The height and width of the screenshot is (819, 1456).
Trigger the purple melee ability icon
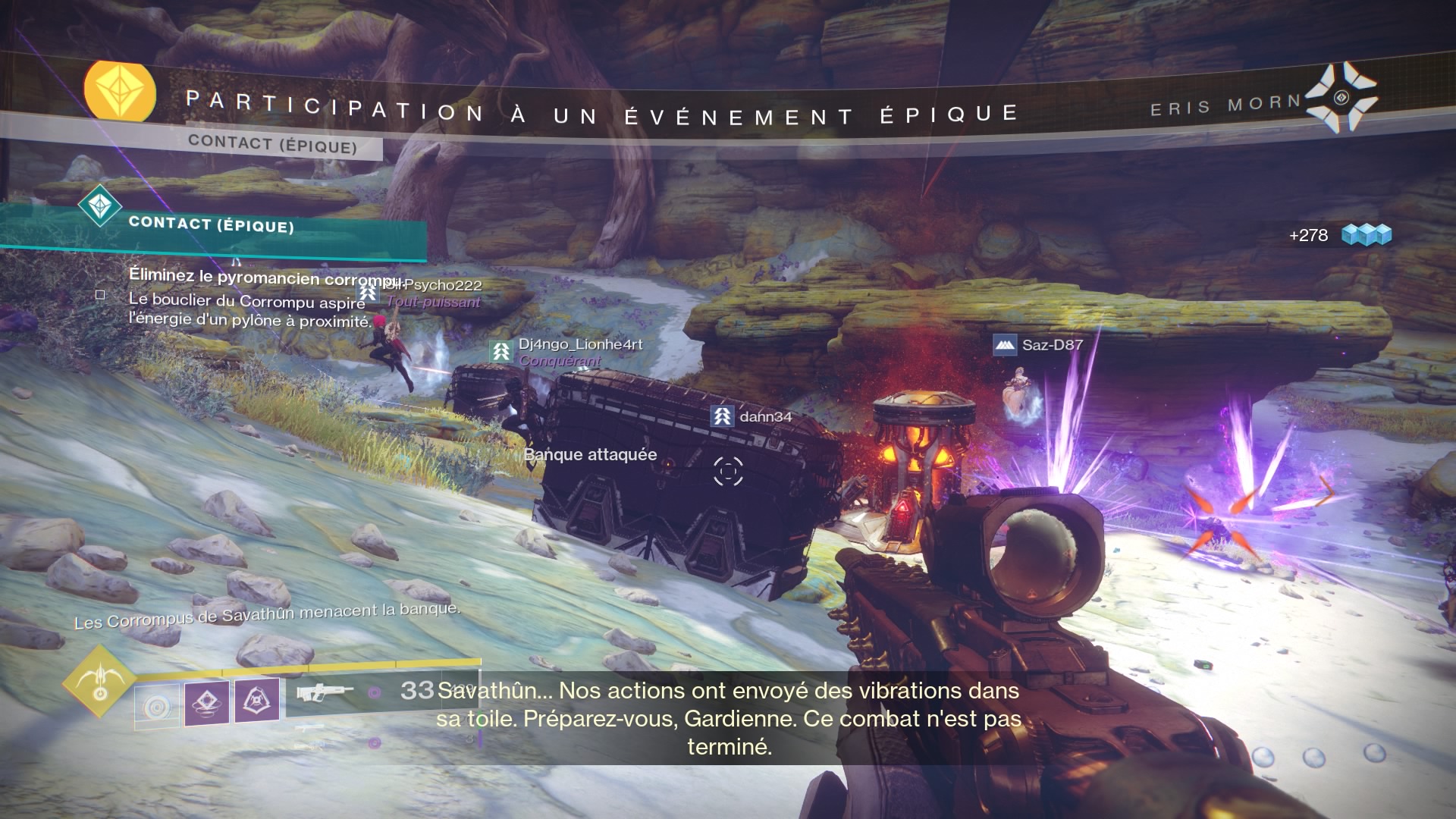[207, 703]
